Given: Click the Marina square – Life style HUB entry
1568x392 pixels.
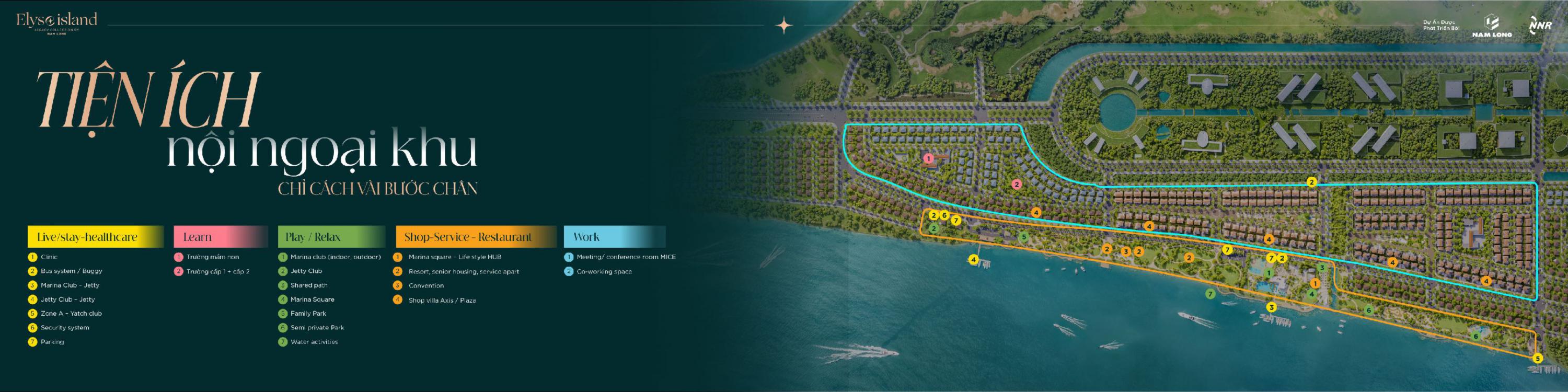Looking at the screenshot, I should tap(454, 257).
